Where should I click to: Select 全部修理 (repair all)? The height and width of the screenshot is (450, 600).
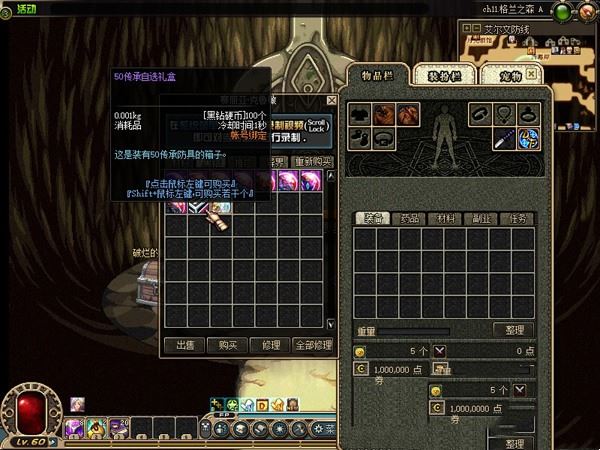point(315,345)
